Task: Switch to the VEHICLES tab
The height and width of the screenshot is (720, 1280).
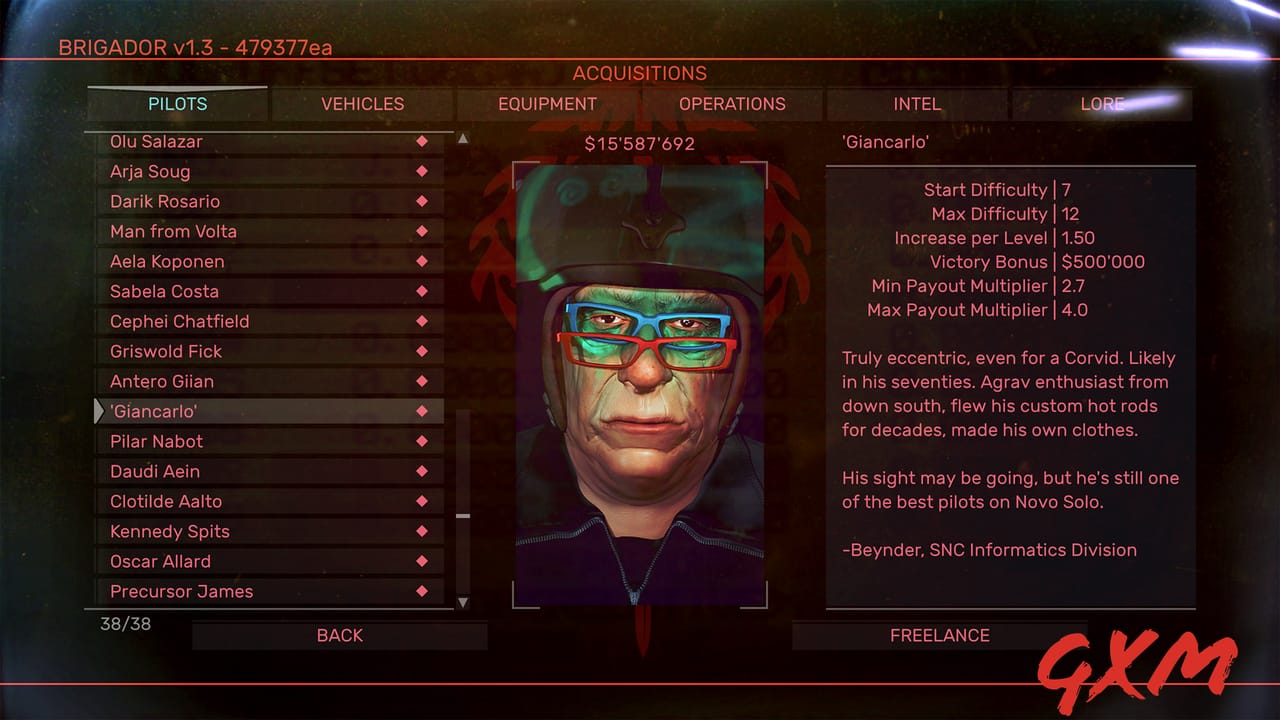Action: click(362, 104)
